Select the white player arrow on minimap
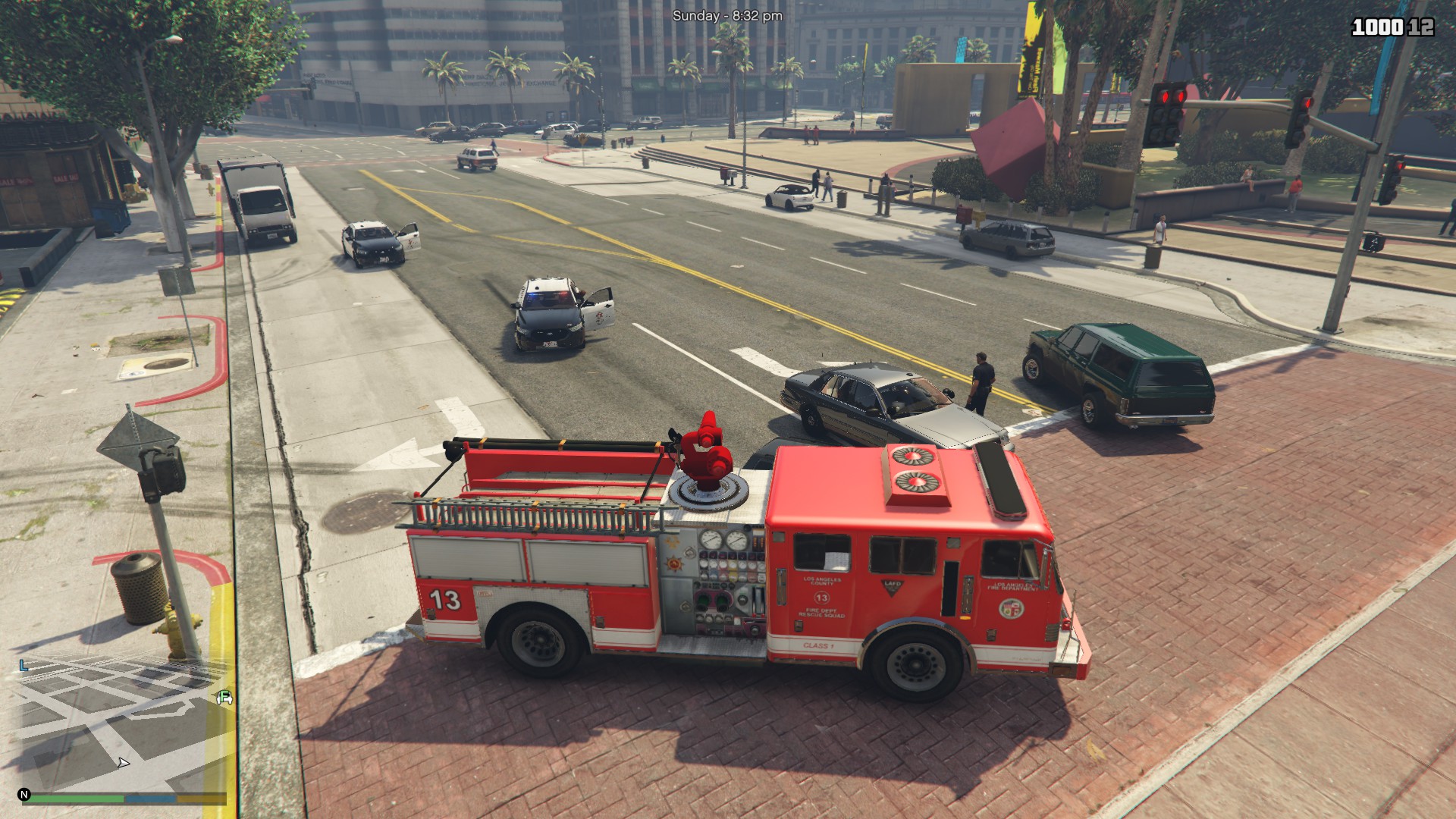The height and width of the screenshot is (819, 1456). (x=124, y=762)
